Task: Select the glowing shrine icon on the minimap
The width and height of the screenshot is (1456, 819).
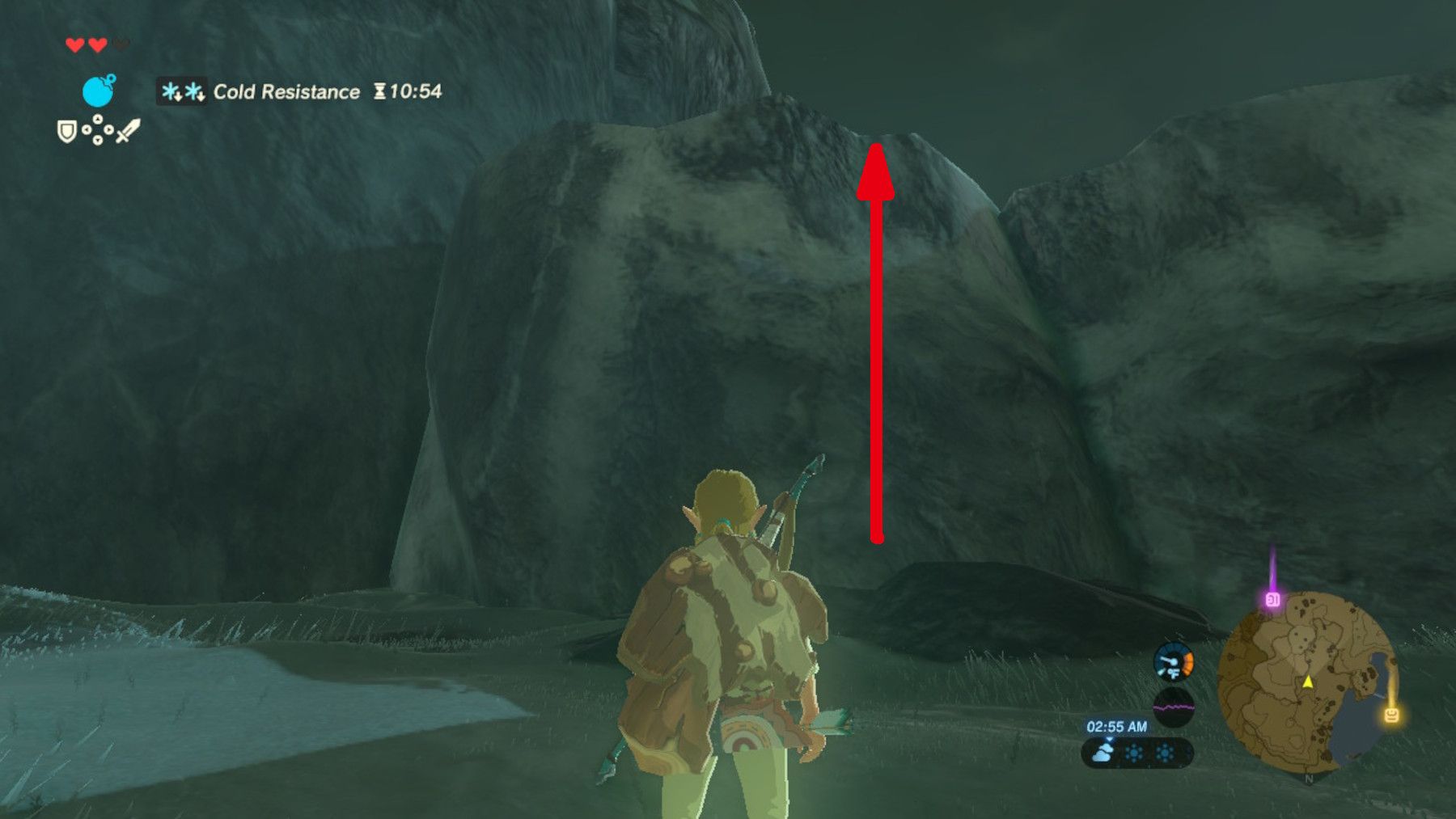Action: [1391, 715]
